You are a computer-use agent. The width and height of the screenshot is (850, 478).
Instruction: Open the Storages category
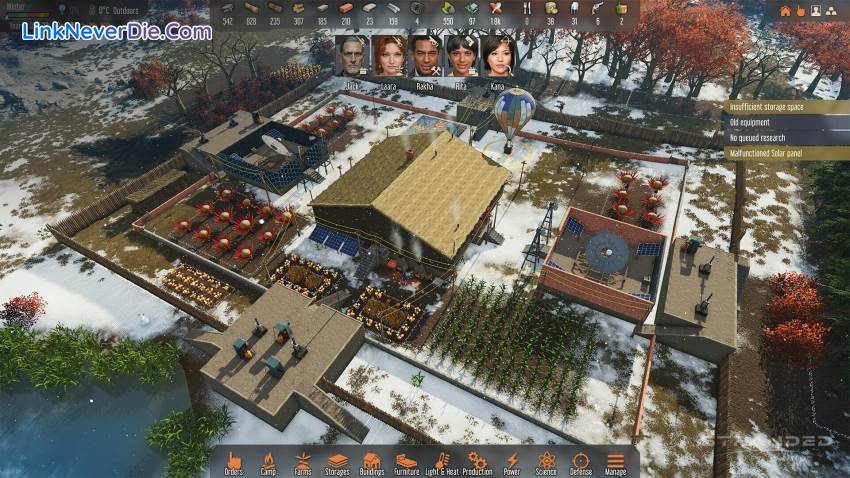coord(337,461)
